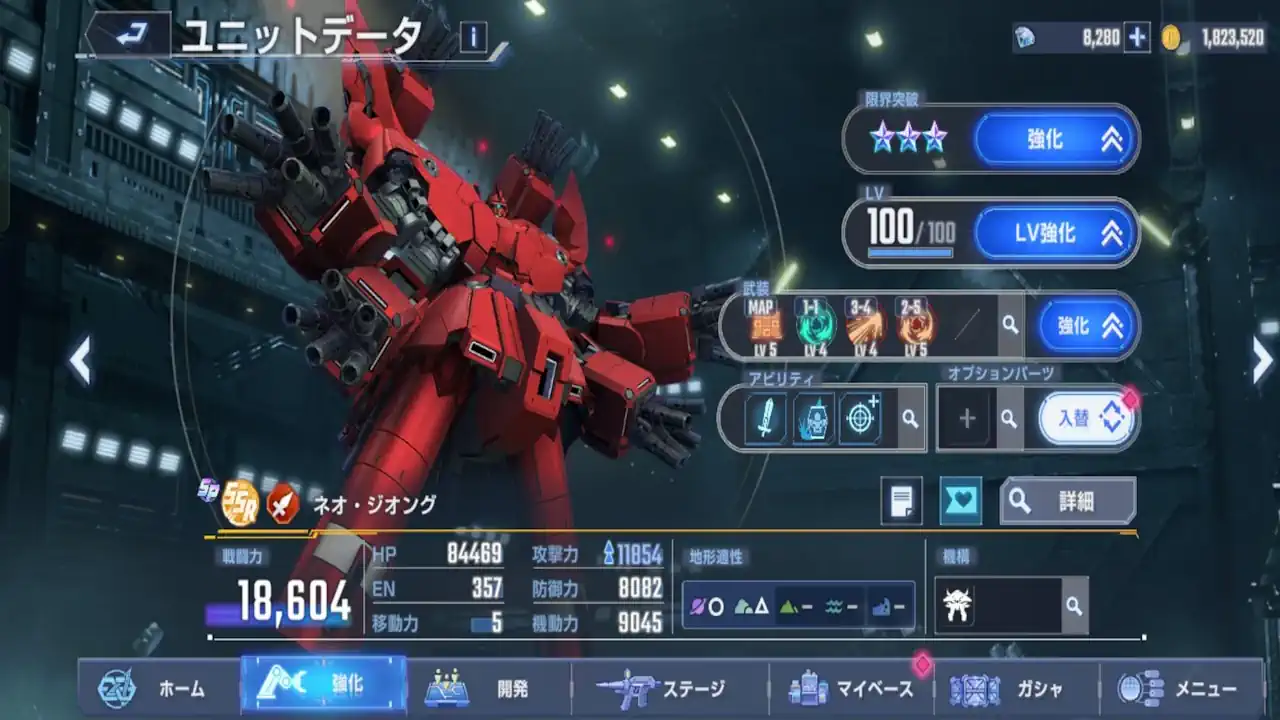Open weapon 強化 upgrade button

point(1087,325)
